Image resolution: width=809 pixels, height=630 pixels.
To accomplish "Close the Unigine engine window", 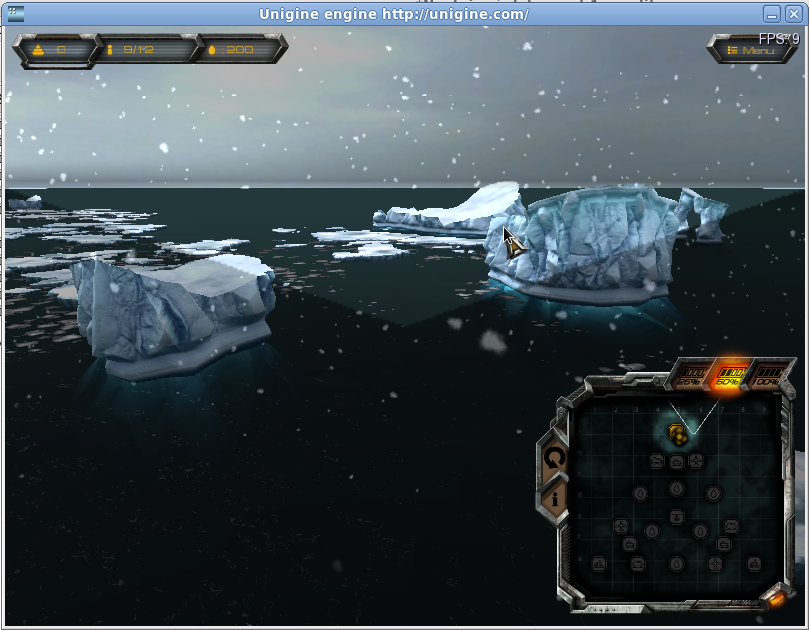I will [794, 14].
